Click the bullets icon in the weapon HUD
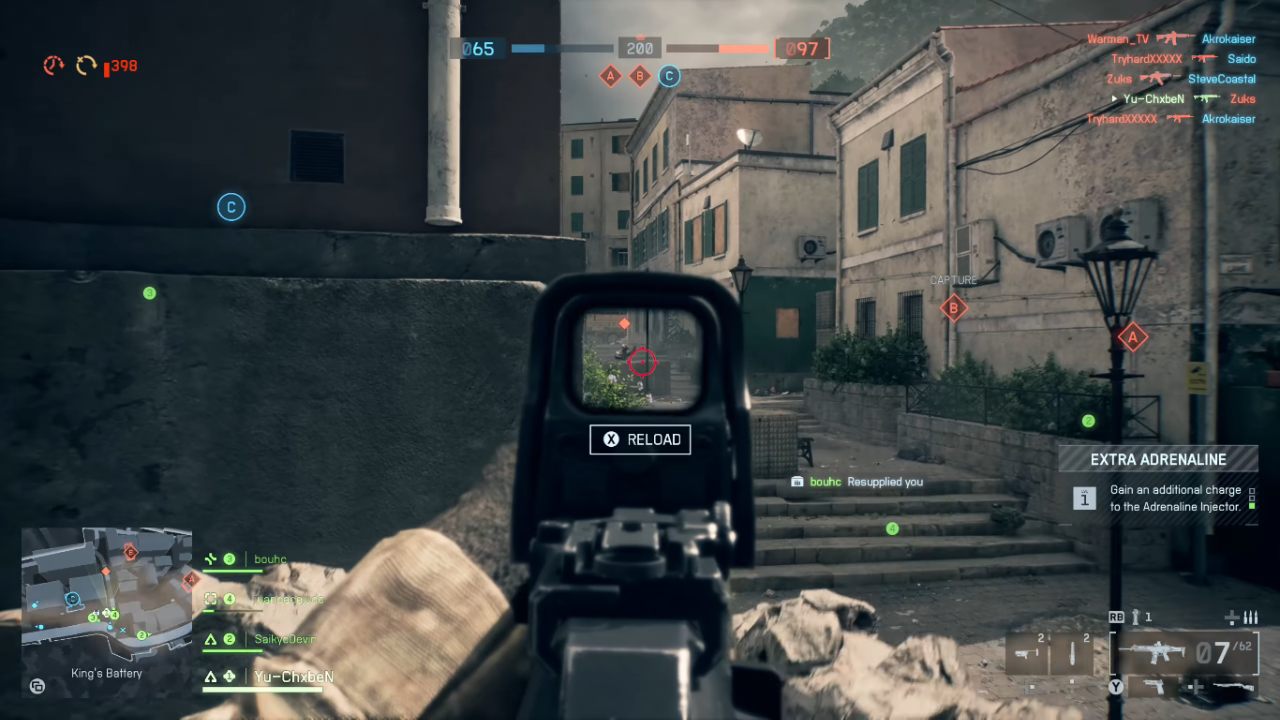The image size is (1280, 720). [x=1249, y=617]
